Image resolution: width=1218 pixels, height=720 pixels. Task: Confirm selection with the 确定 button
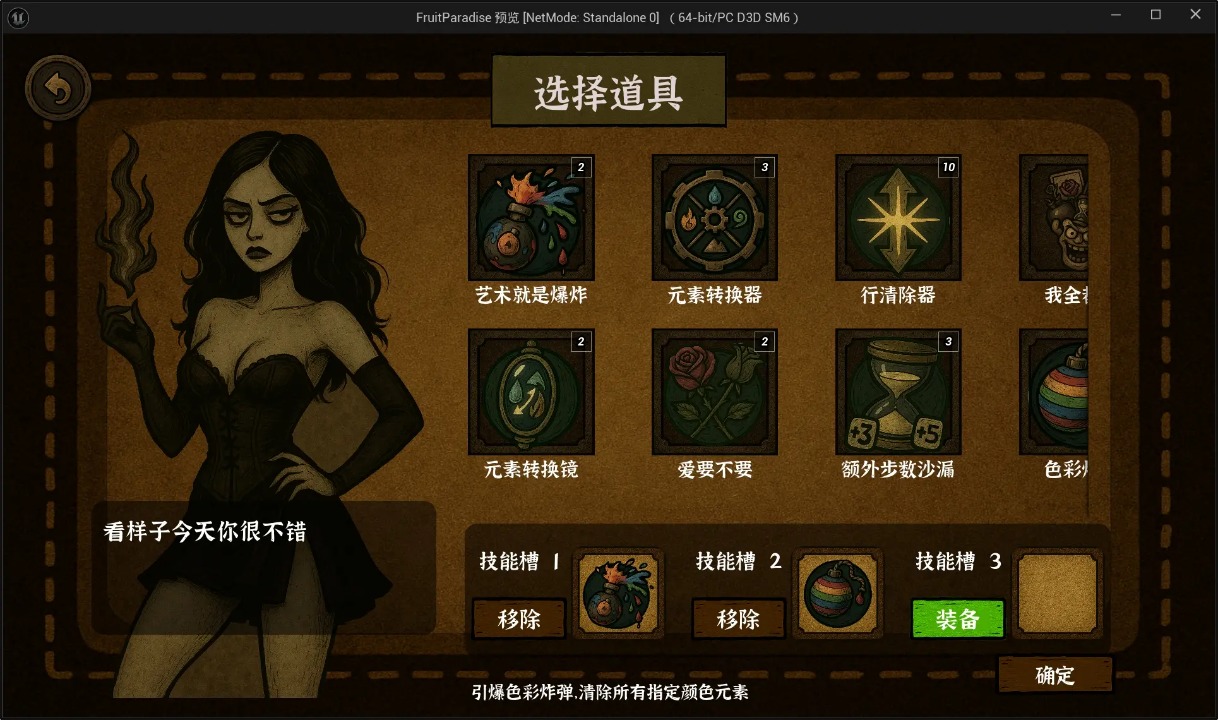[1055, 675]
